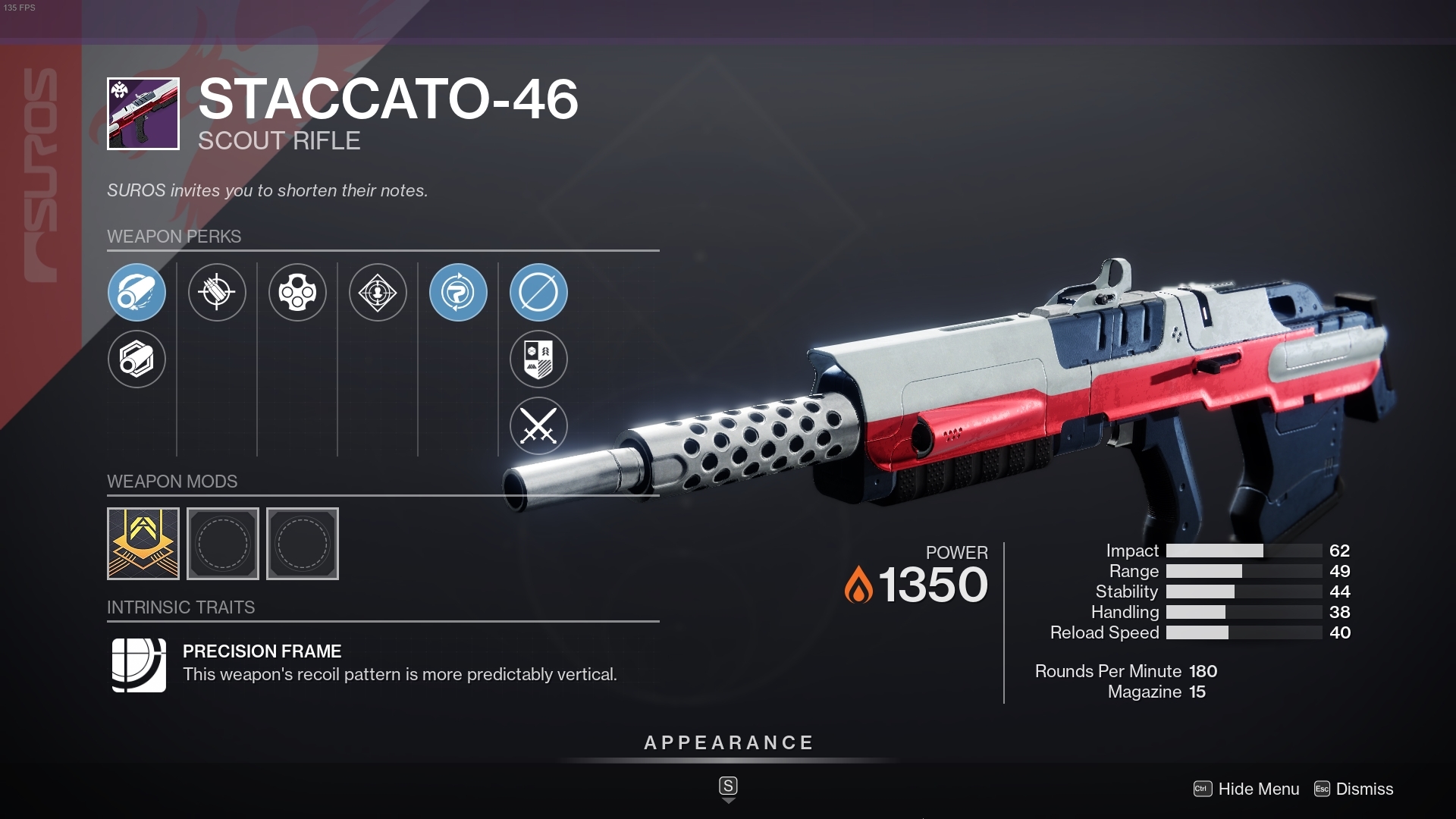Click the third empty weapon mod socket
This screenshot has width=1456, height=819.
tap(302, 543)
